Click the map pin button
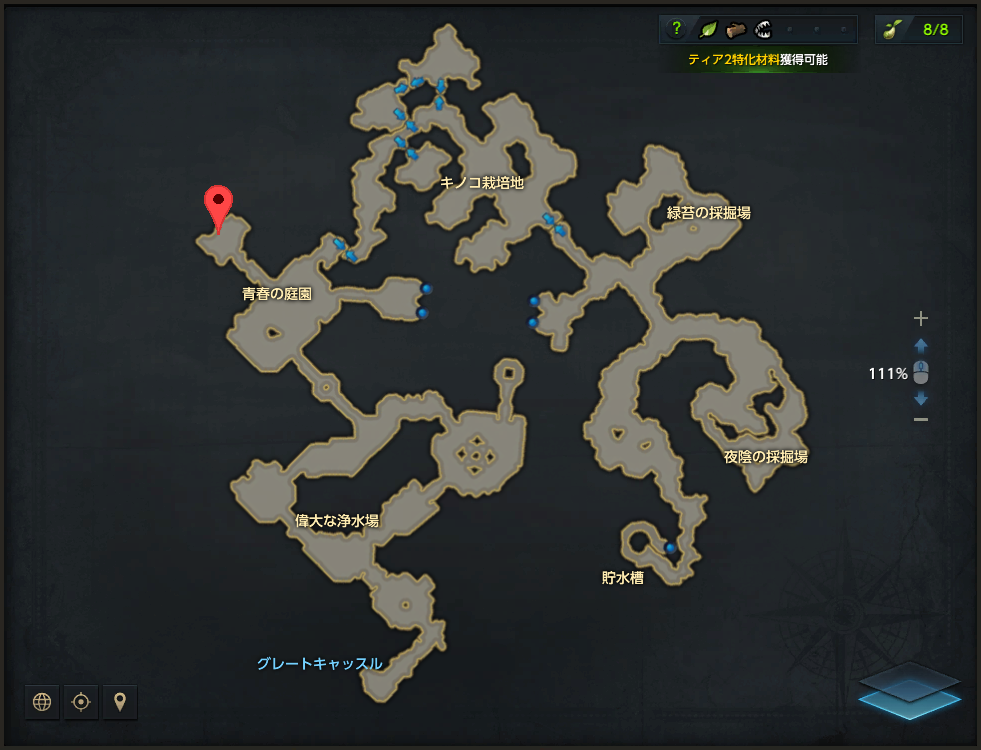981x750 pixels. (120, 702)
